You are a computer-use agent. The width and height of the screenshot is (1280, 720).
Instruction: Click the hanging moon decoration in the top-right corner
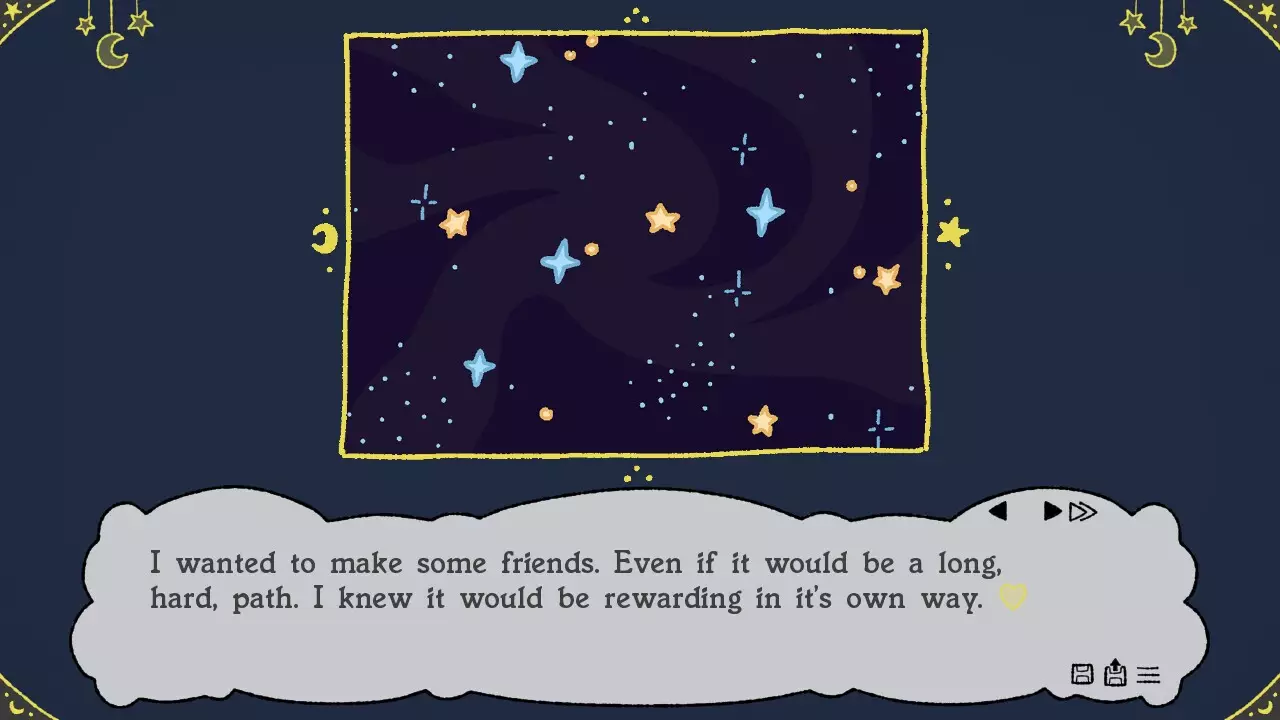pyautogui.click(x=1160, y=45)
